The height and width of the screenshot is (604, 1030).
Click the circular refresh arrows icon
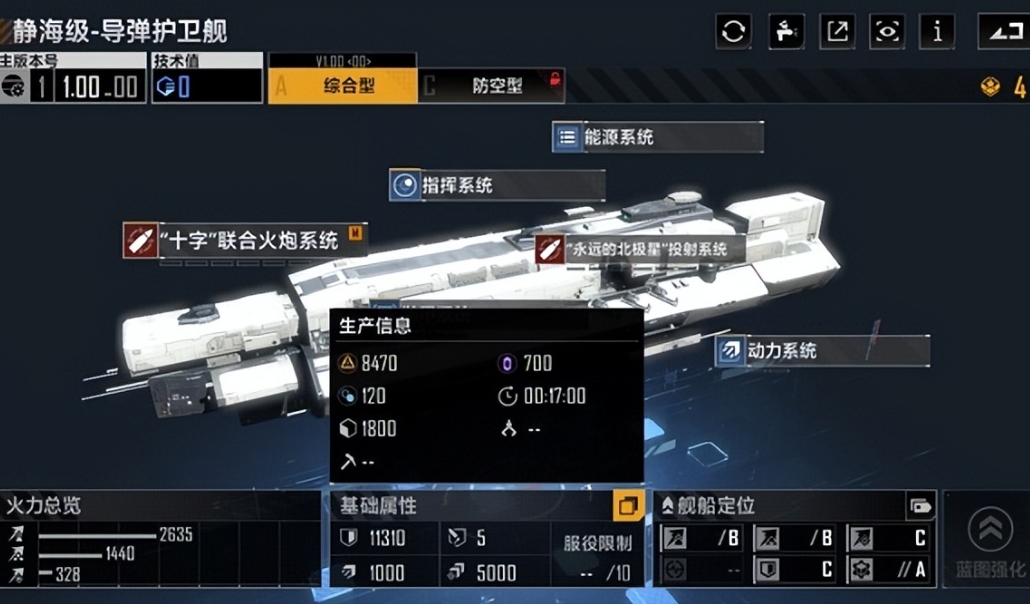tap(734, 31)
